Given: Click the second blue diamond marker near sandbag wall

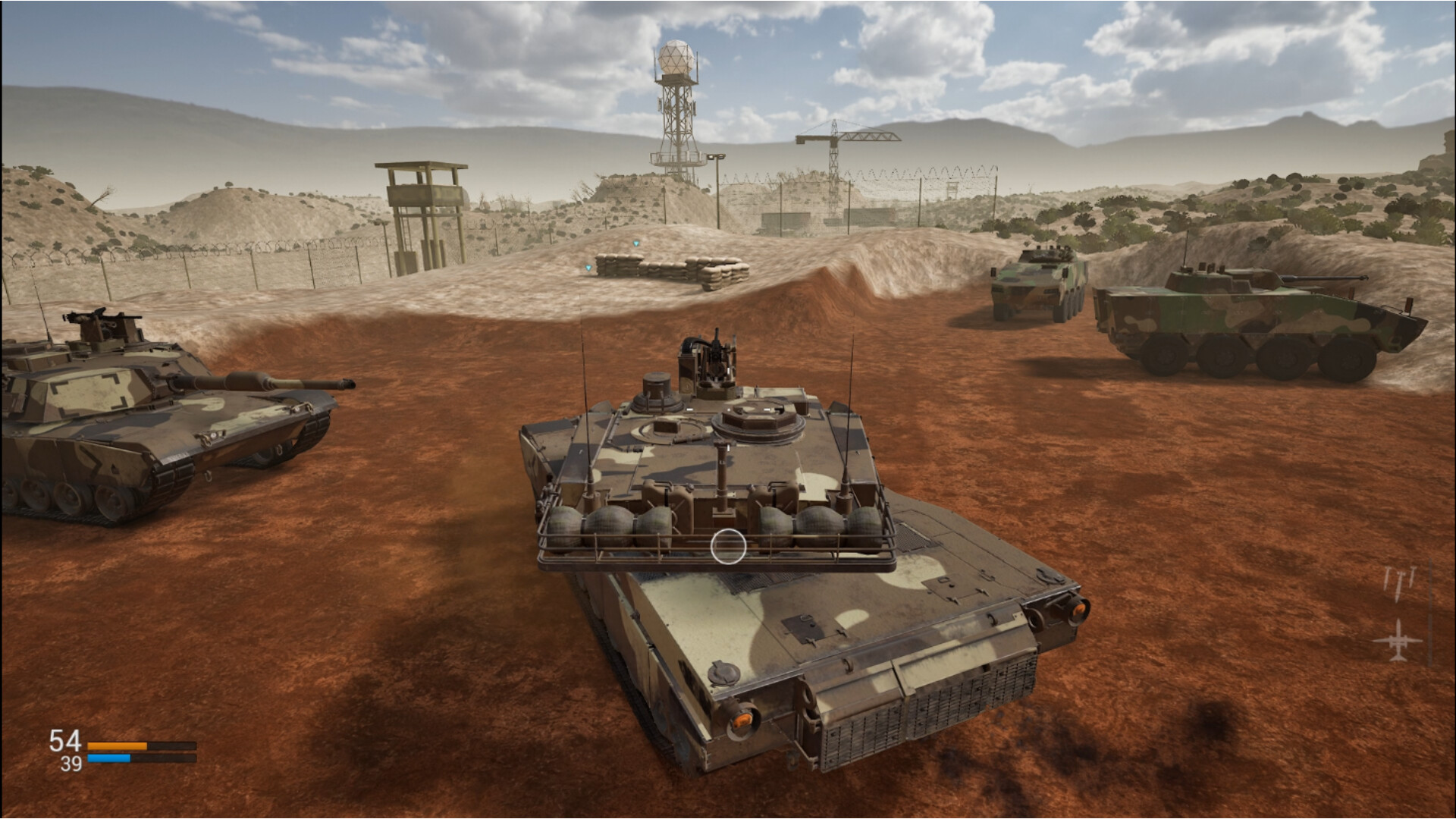Looking at the screenshot, I should coord(588,268).
